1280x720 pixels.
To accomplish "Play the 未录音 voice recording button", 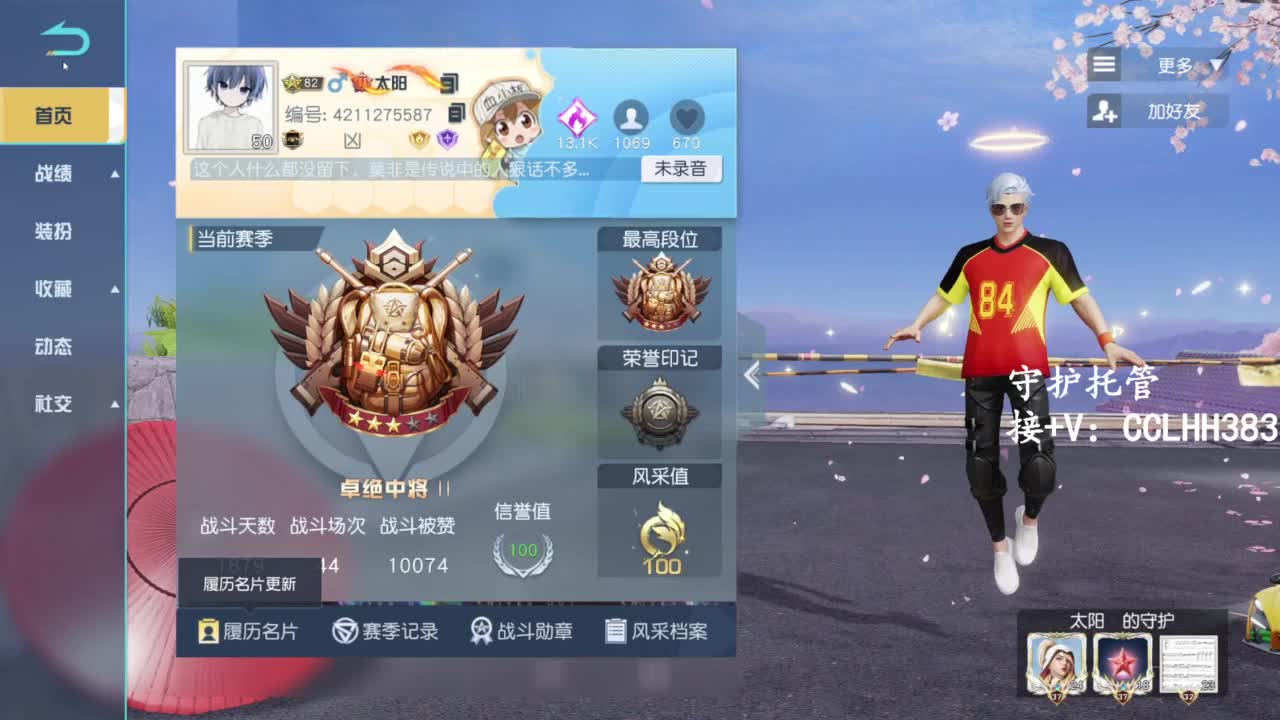I will click(682, 169).
